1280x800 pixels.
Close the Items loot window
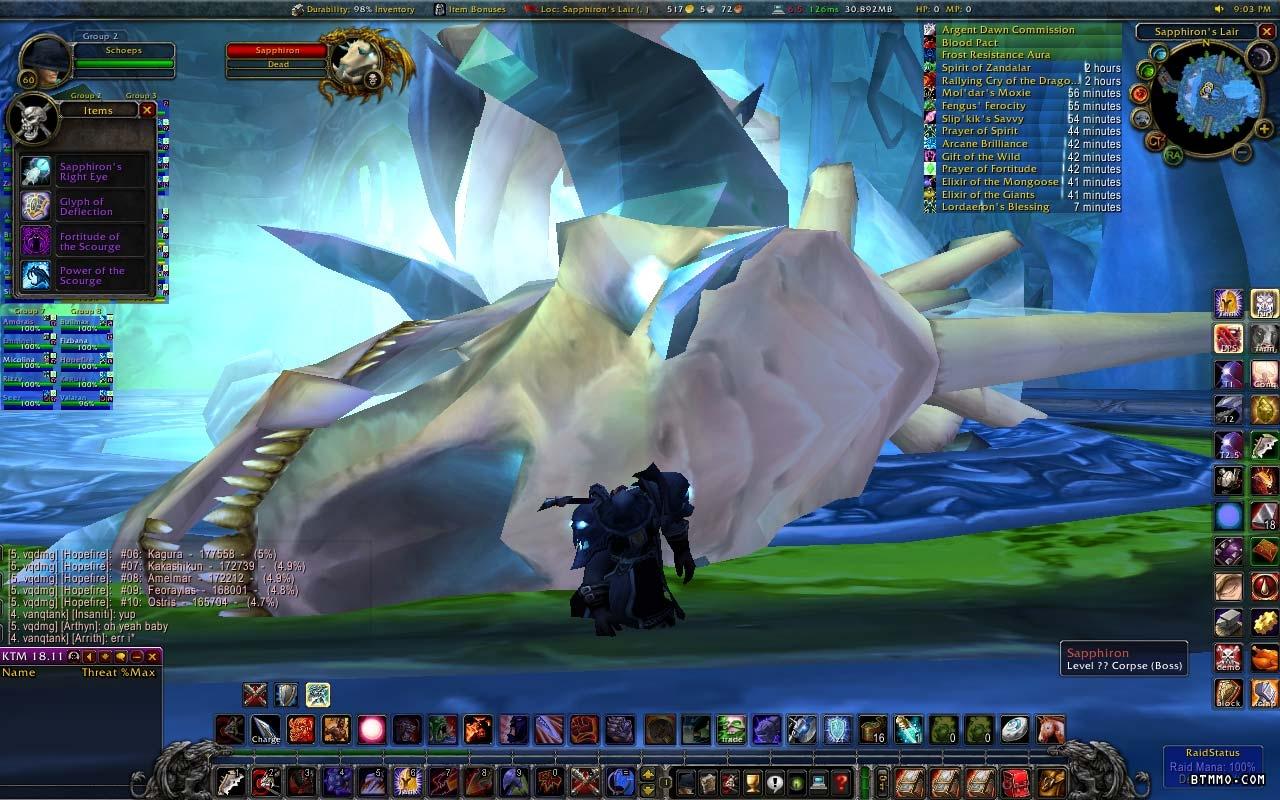click(147, 110)
